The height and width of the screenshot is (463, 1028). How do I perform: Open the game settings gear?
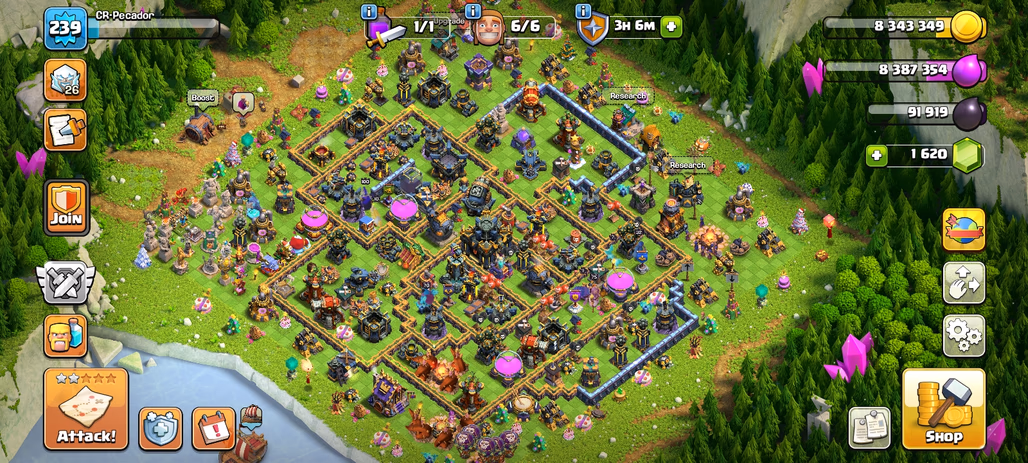click(x=964, y=336)
